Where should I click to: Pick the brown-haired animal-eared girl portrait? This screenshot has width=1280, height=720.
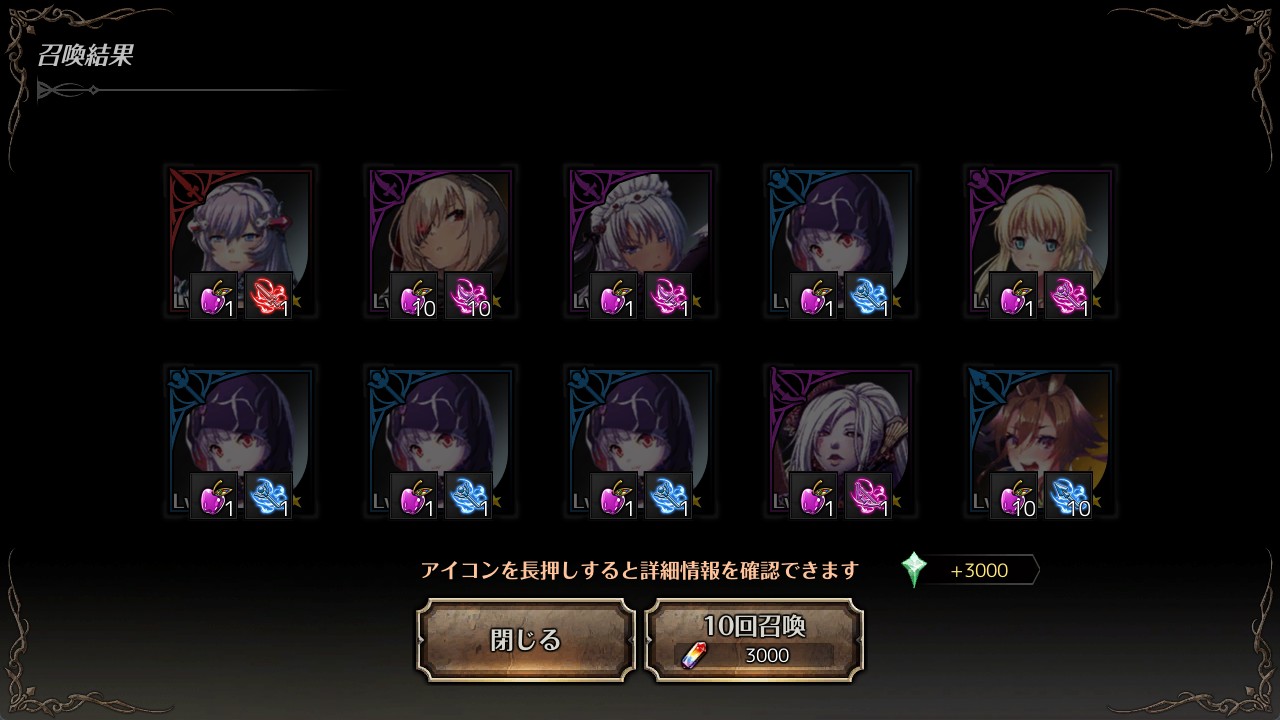point(1040,428)
